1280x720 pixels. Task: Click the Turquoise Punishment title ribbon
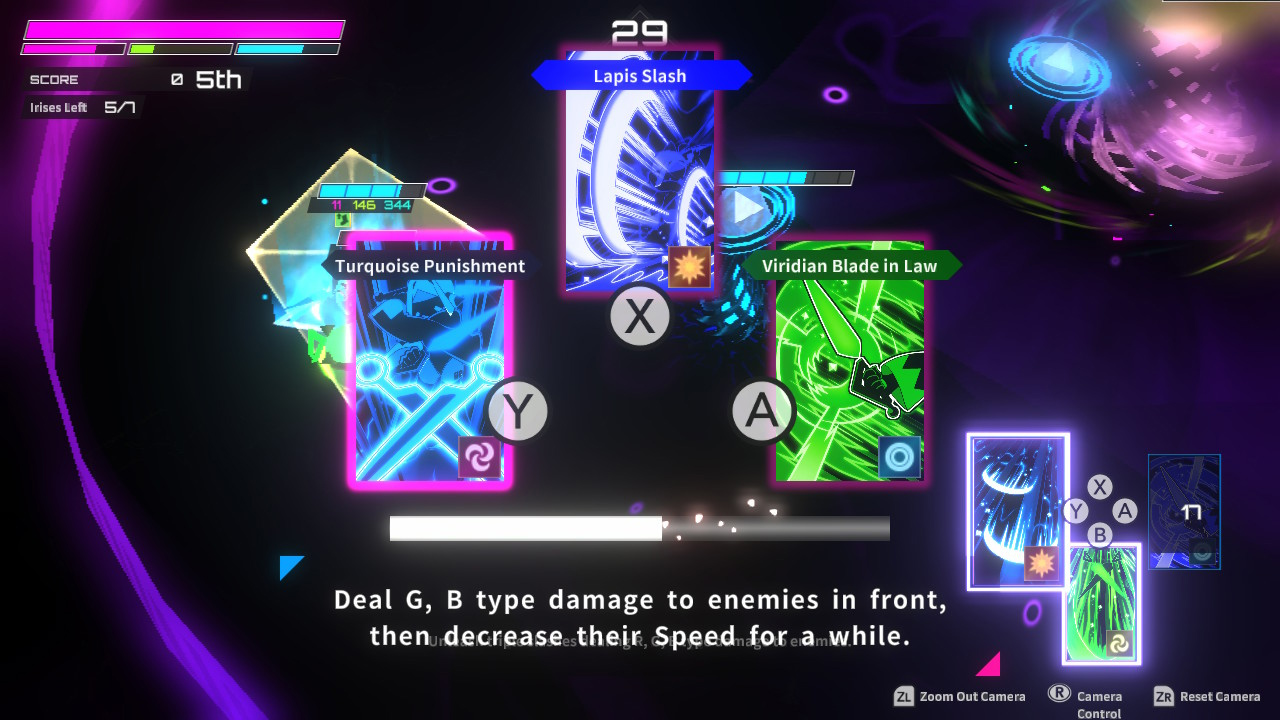430,266
